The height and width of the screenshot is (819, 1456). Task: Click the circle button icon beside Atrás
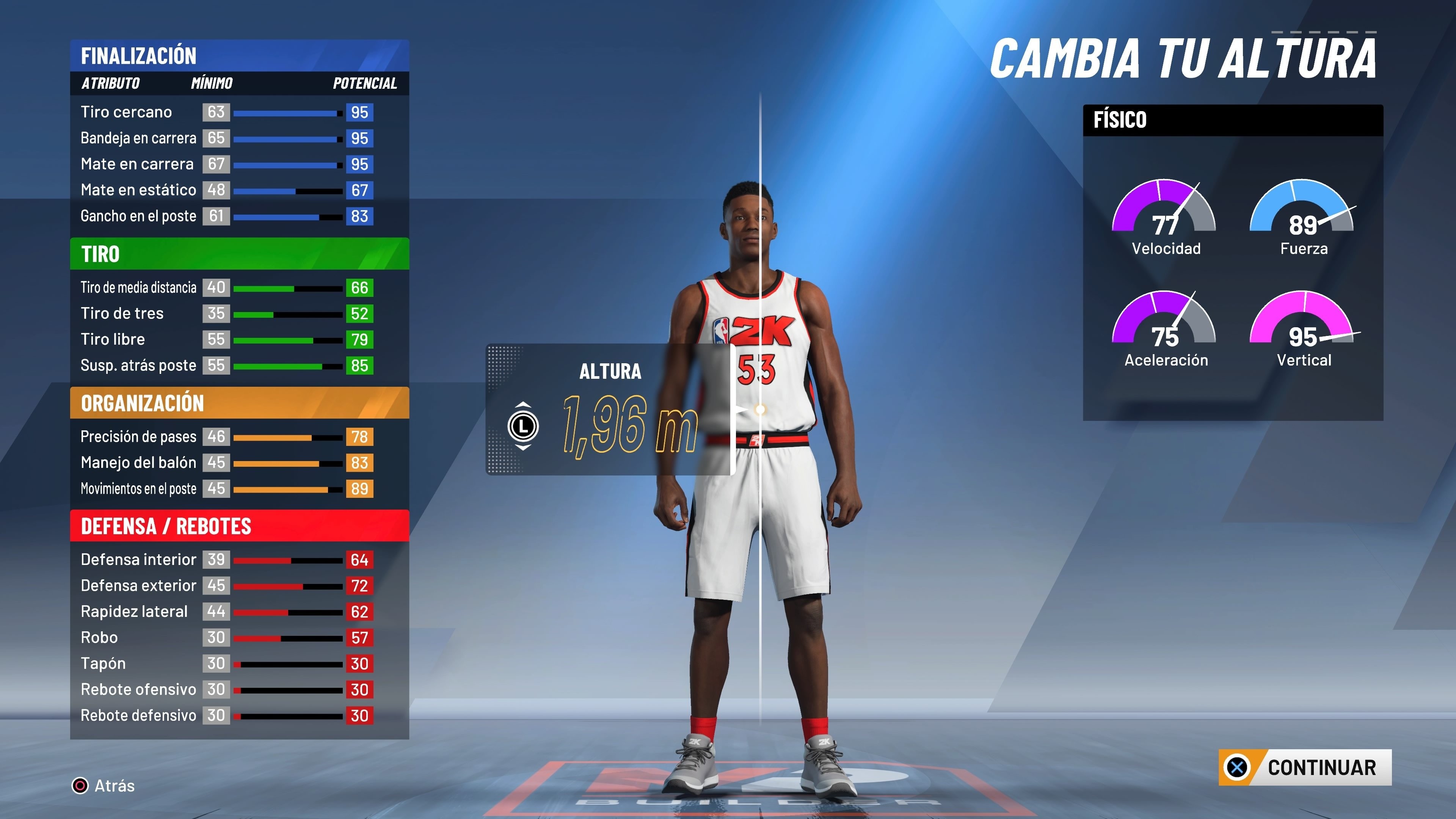pyautogui.click(x=81, y=786)
